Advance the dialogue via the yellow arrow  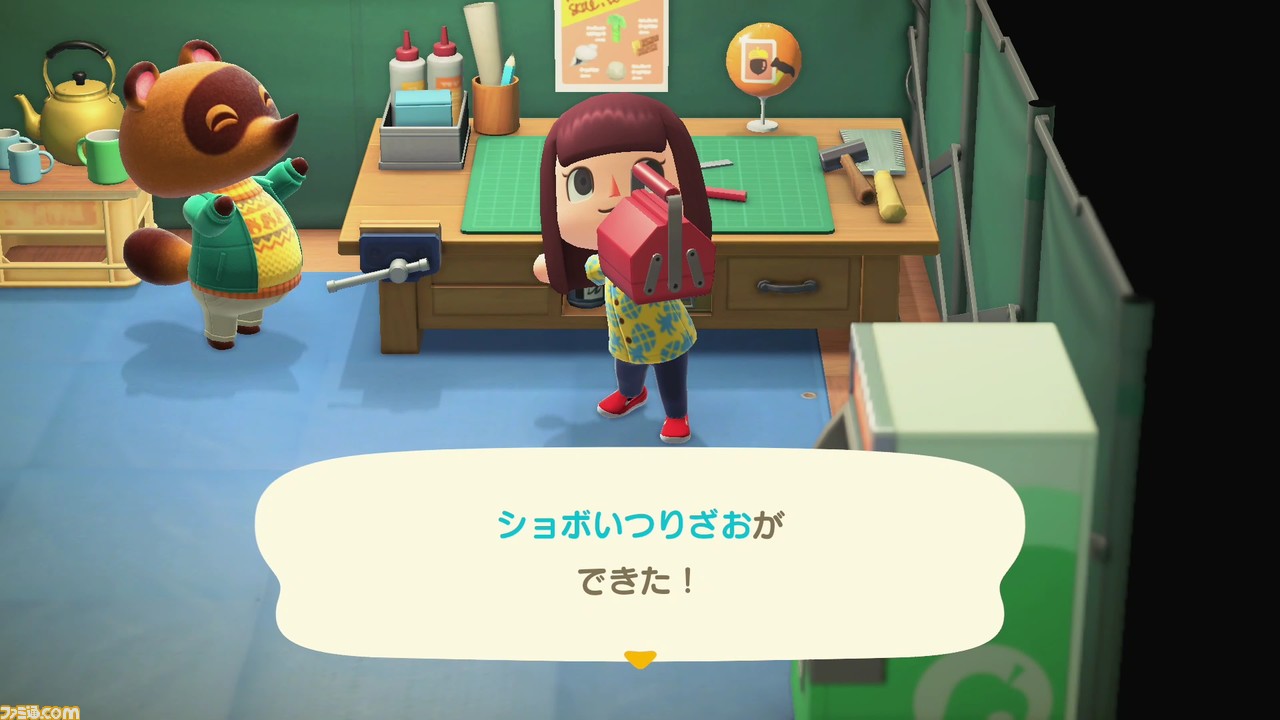pyautogui.click(x=640, y=658)
